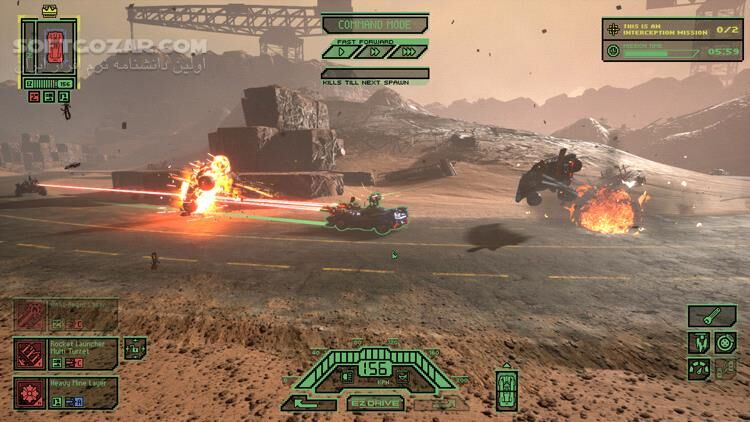Screen dimensions: 750x422
Task: Select triple-arrow fast forward speed
Action: point(407,51)
